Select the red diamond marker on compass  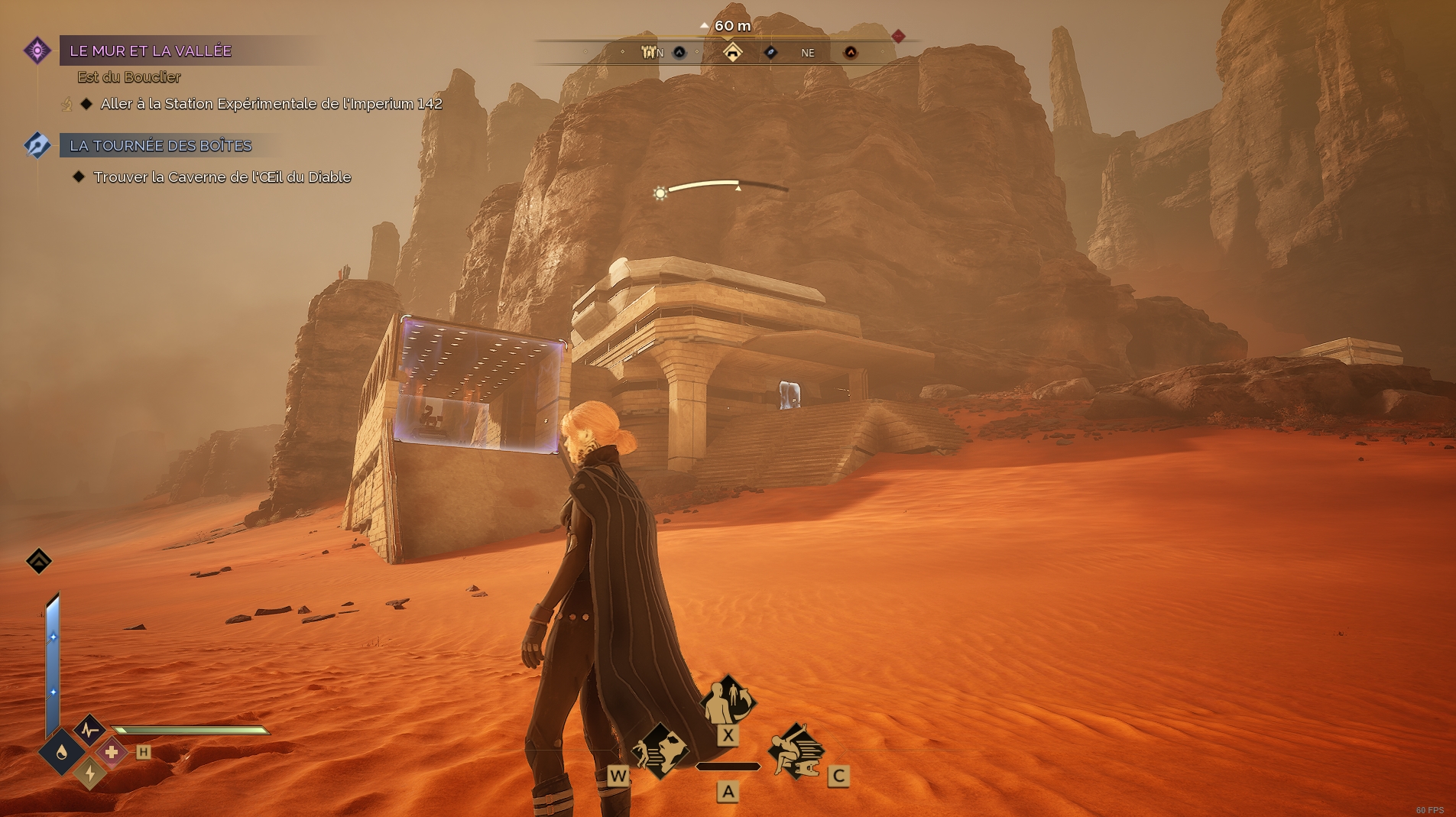tap(898, 36)
